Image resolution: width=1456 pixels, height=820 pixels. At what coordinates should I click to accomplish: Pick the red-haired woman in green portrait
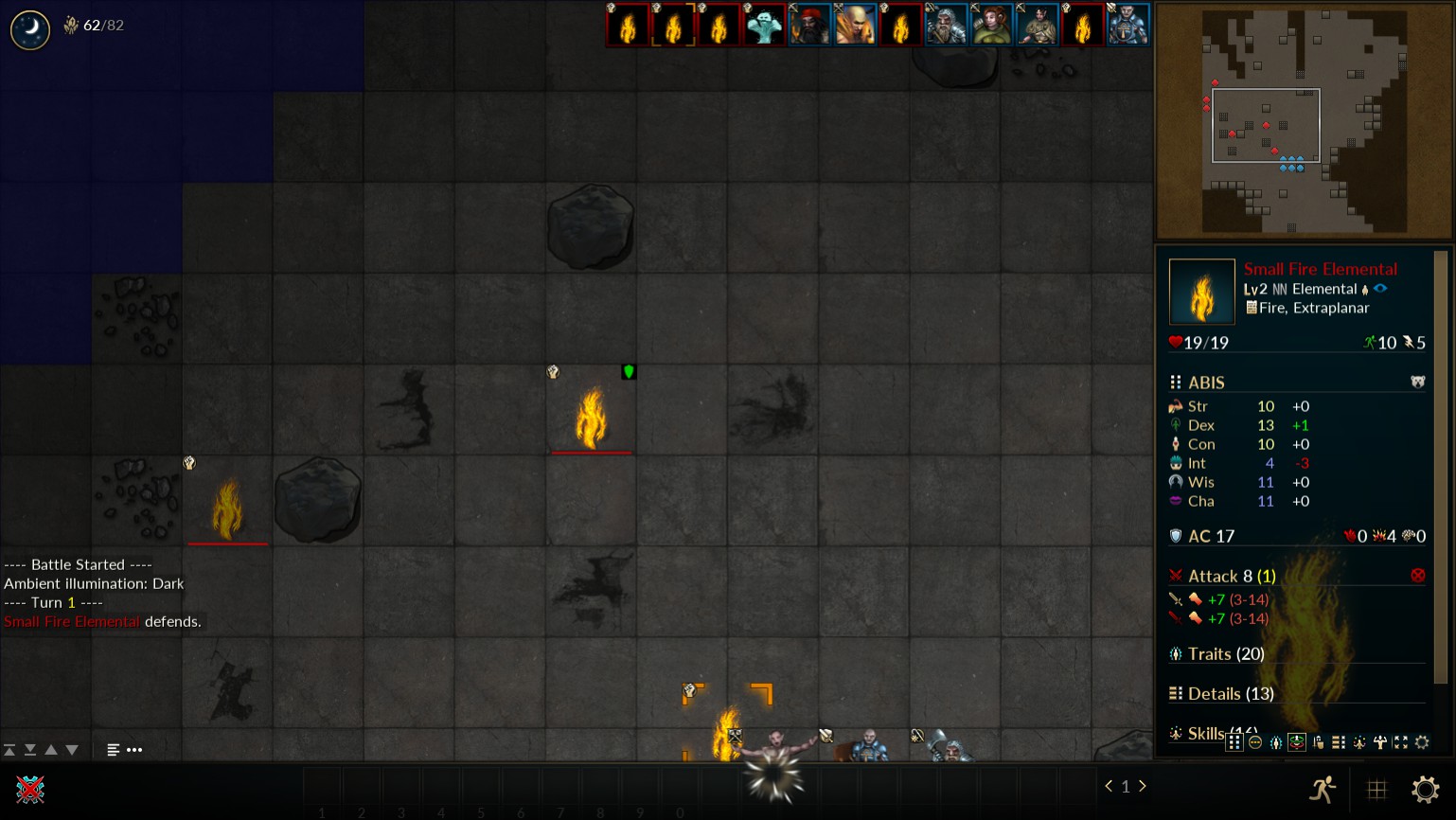[991, 25]
